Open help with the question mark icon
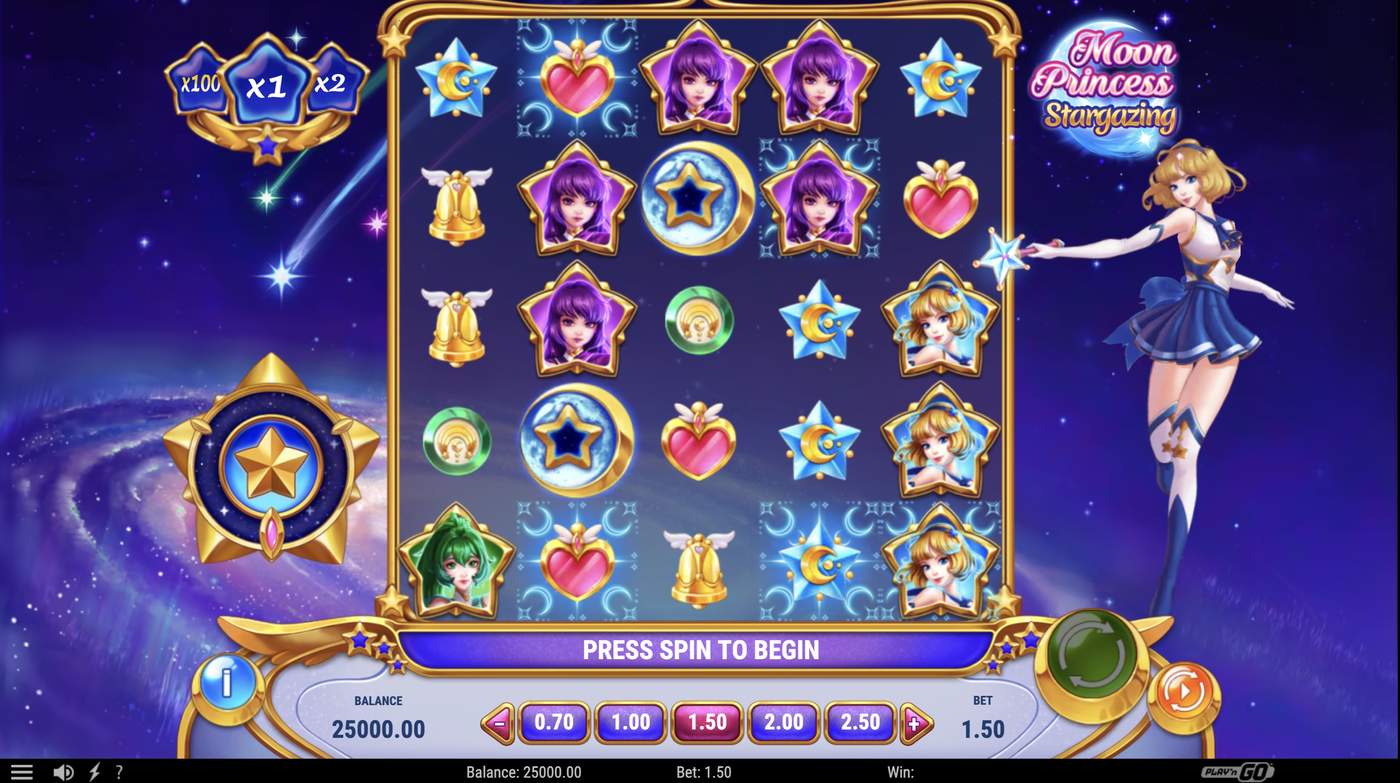 coord(119,770)
